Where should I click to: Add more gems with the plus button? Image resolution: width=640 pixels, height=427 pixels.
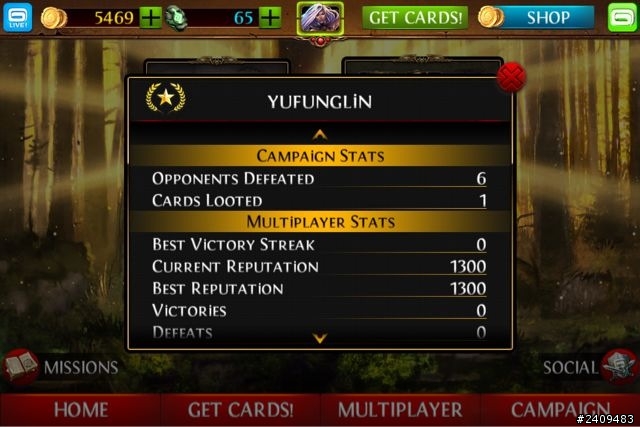pyautogui.click(x=270, y=17)
